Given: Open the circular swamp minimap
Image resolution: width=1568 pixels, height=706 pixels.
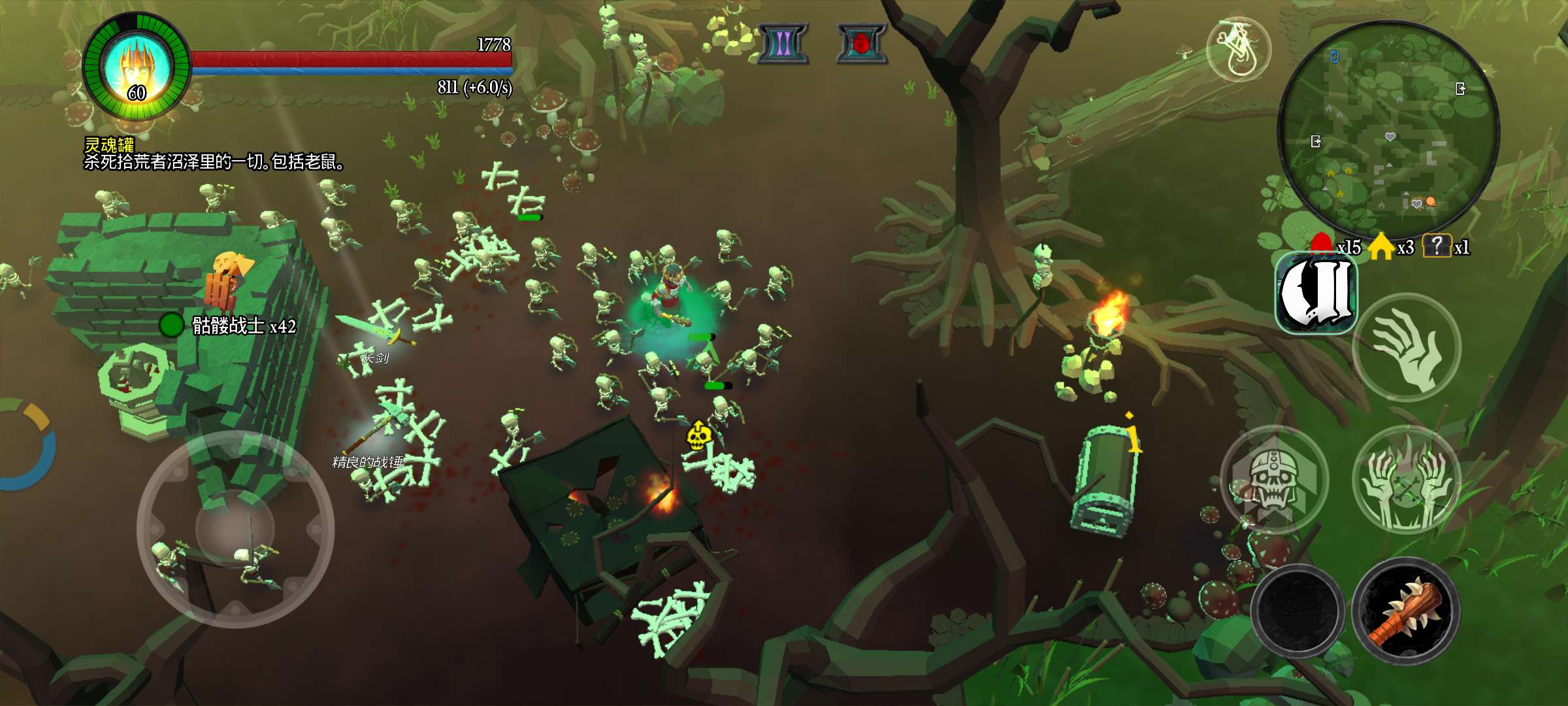Looking at the screenshot, I should tap(1388, 131).
